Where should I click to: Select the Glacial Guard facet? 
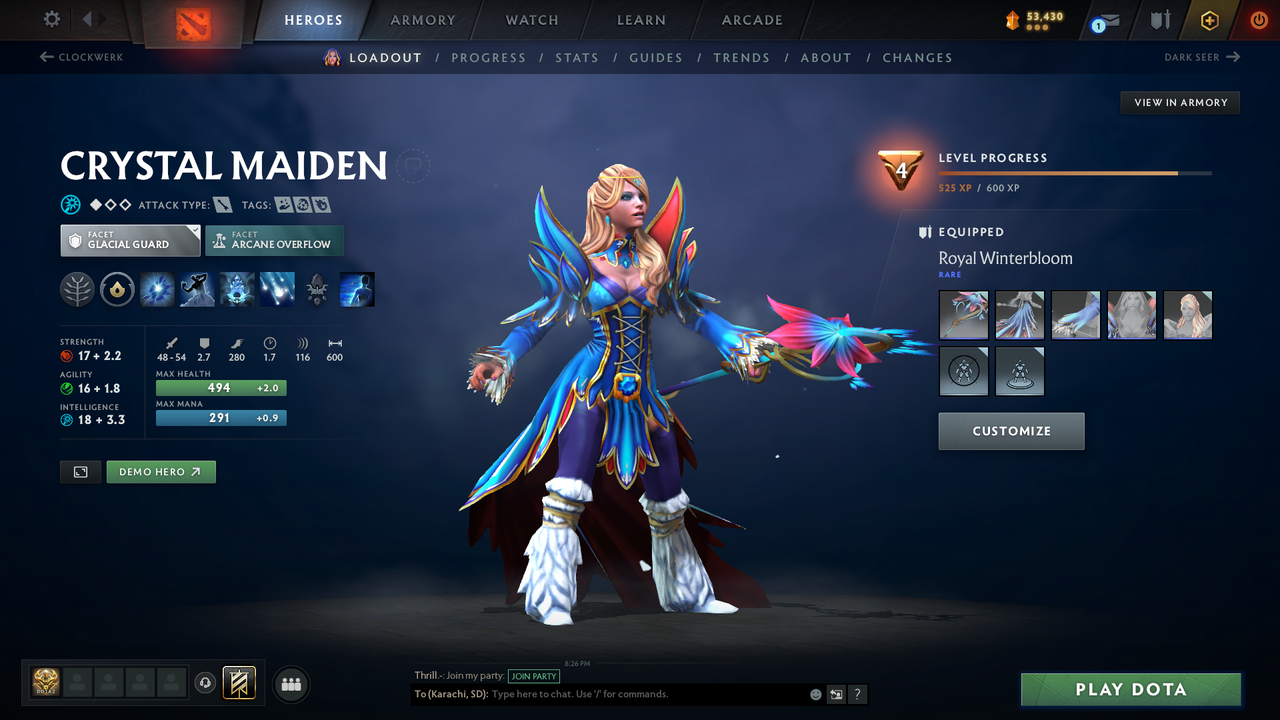tap(130, 240)
